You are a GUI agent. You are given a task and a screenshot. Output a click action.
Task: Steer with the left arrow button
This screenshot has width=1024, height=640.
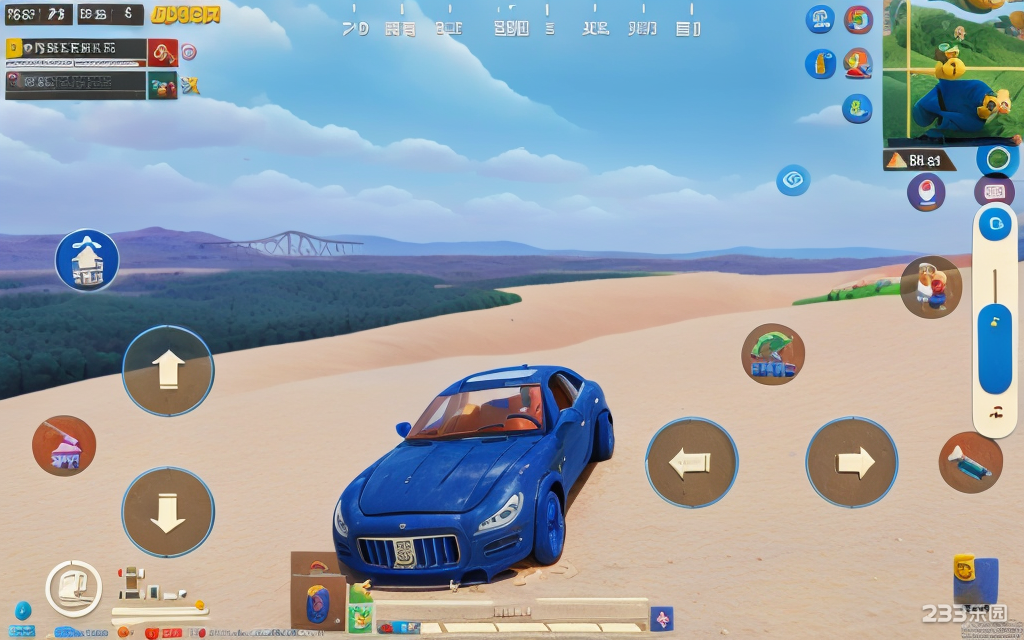[x=691, y=462]
